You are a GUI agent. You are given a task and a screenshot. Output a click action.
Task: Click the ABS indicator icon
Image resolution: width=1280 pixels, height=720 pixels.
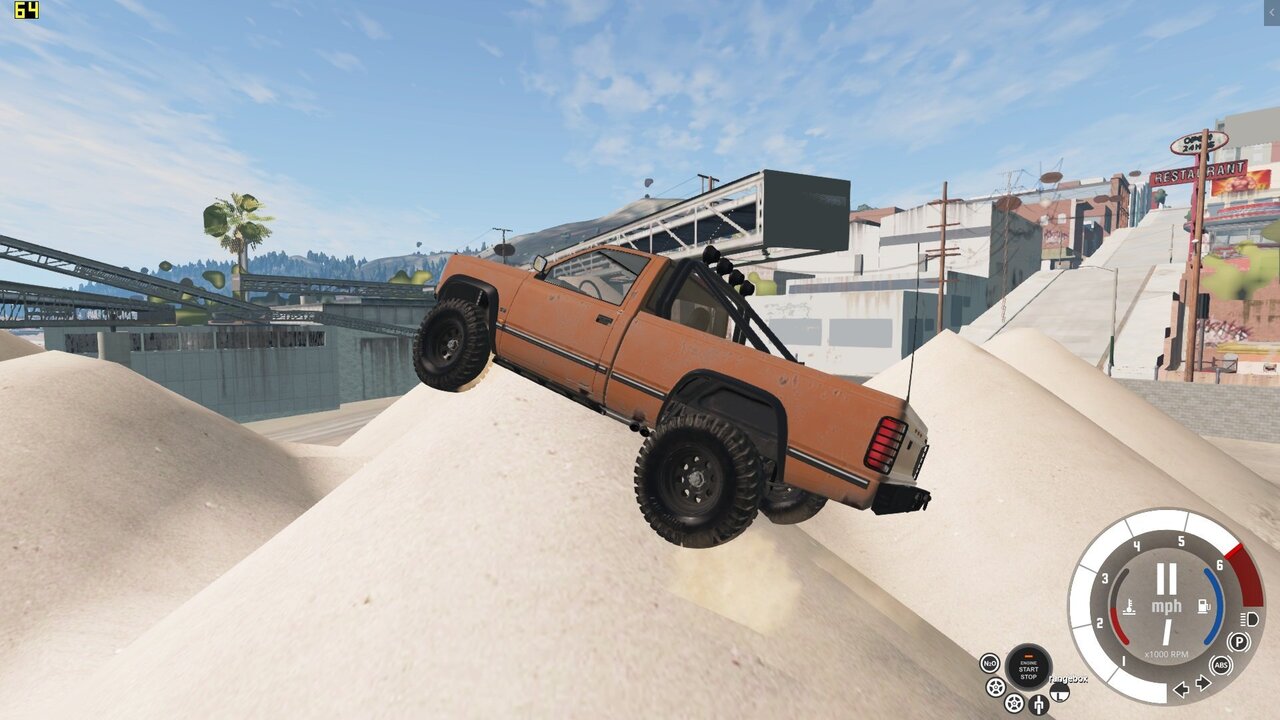tap(1221, 665)
